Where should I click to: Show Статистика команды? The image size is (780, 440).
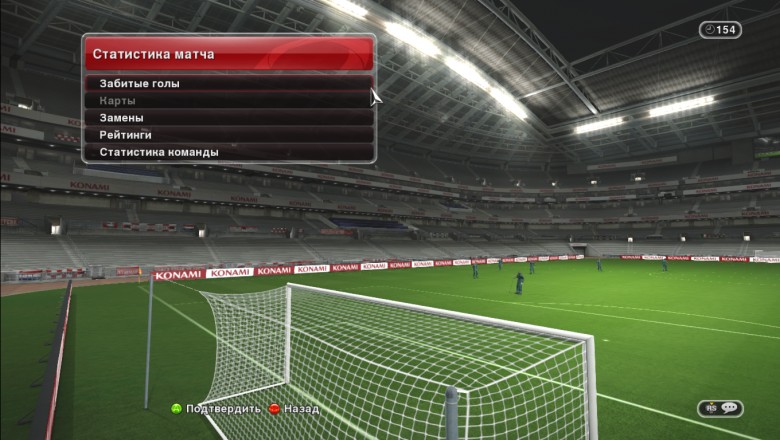tap(229, 152)
